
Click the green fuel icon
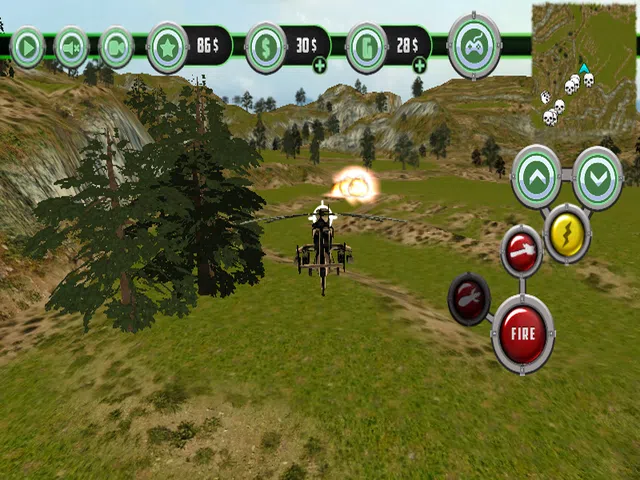367,47
